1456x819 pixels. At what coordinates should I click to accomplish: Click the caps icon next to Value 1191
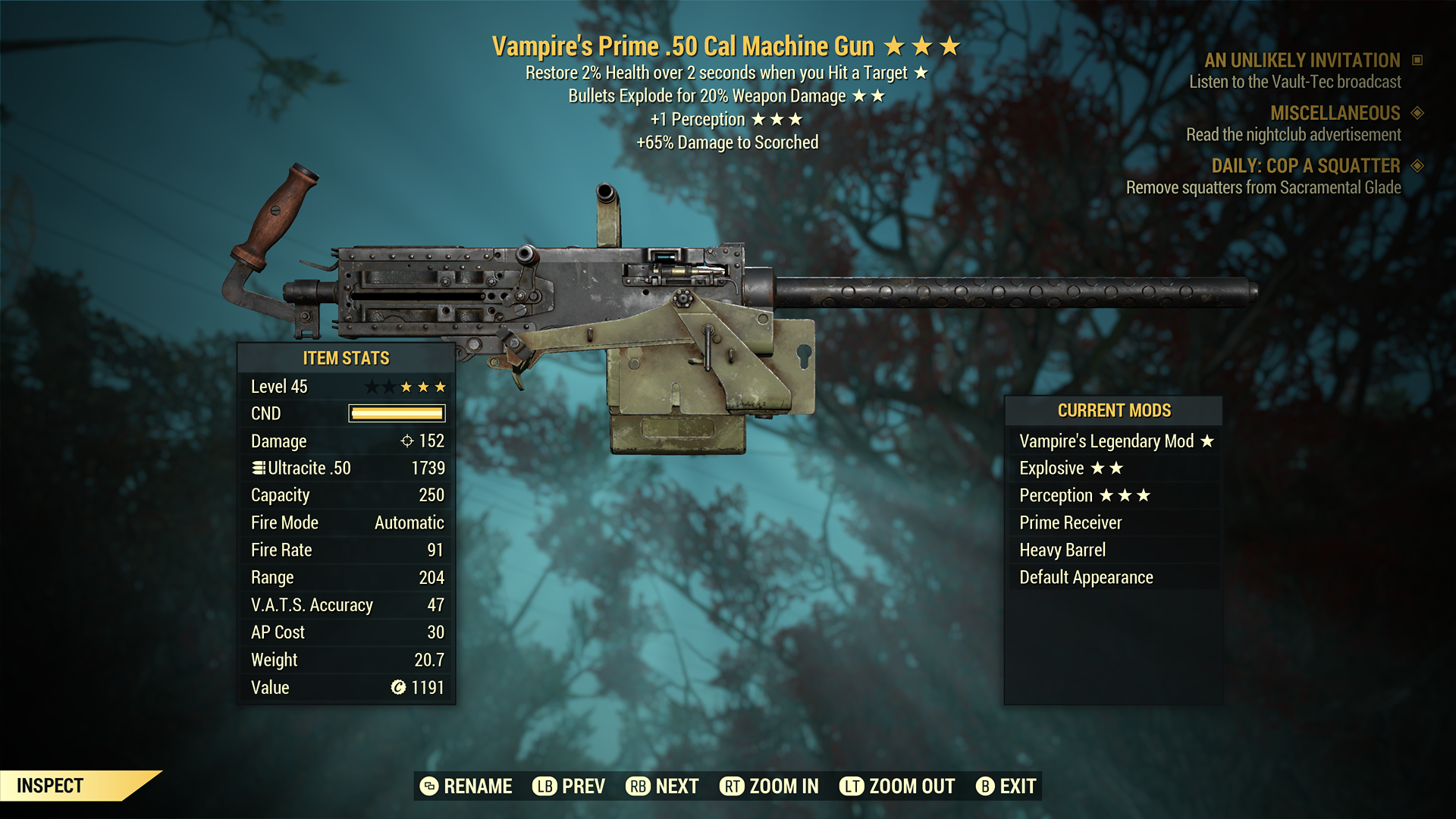tap(397, 688)
